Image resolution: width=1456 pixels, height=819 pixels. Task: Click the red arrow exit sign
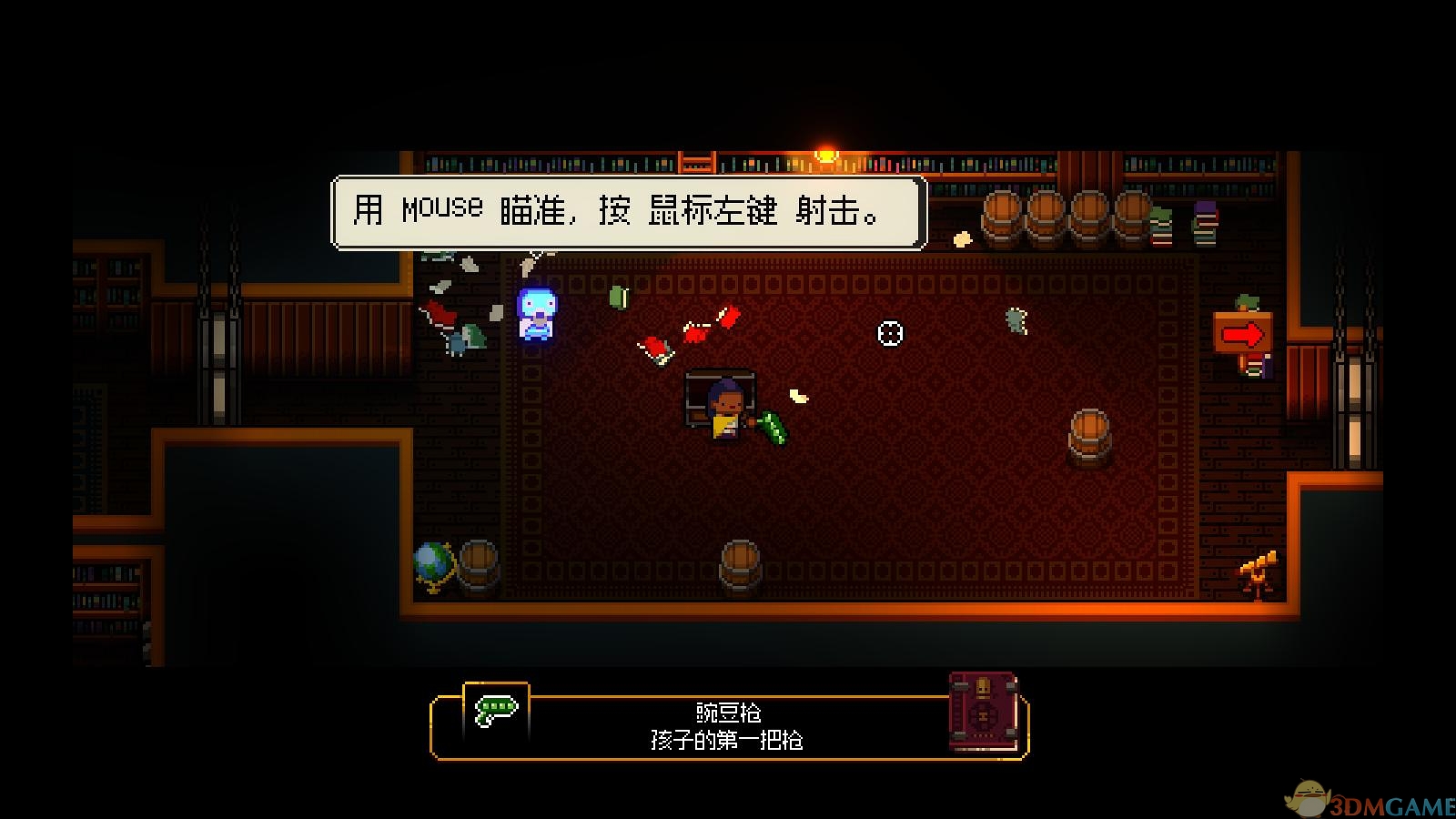[x=1245, y=333]
